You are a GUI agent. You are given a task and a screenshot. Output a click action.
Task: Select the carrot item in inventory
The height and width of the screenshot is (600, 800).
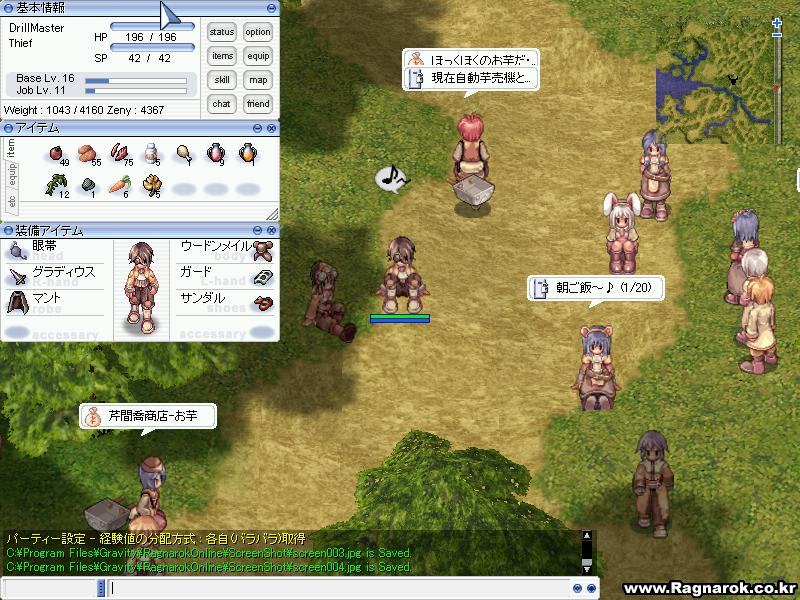click(x=119, y=185)
